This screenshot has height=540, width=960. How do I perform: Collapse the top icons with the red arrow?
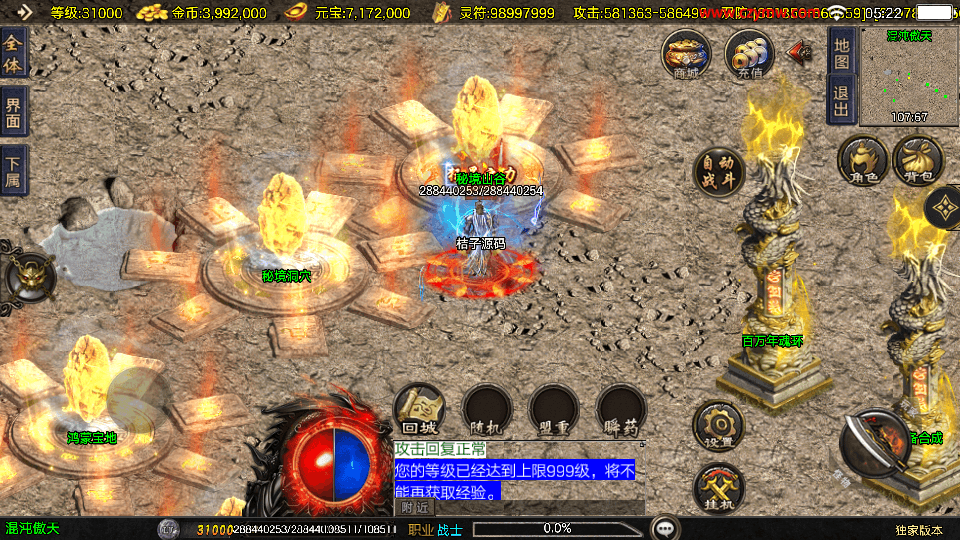800,51
